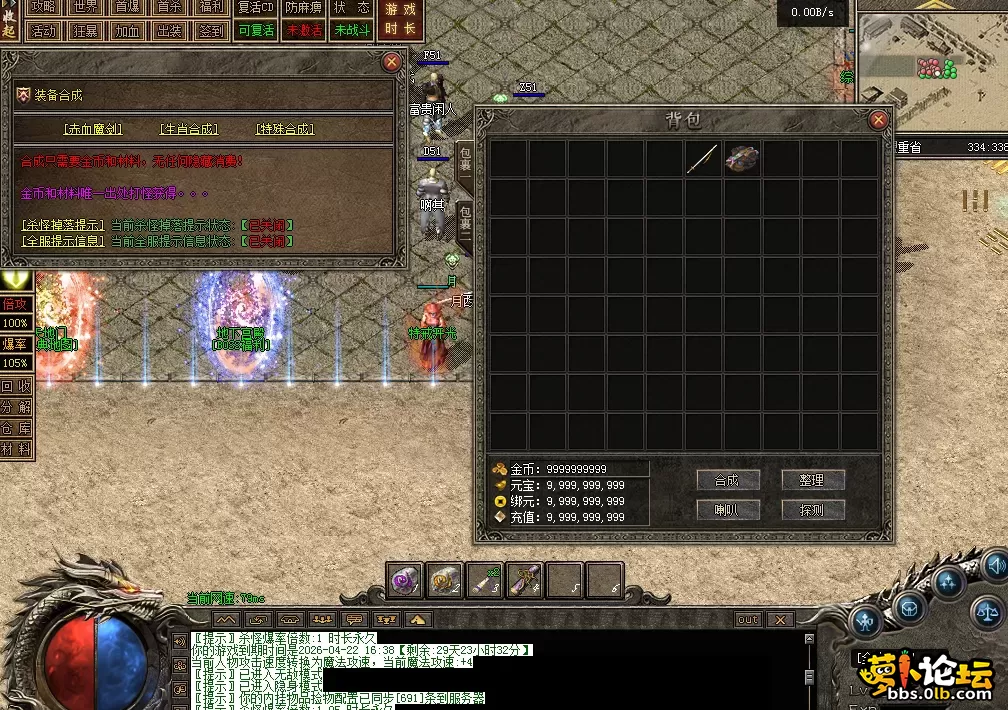The width and height of the screenshot is (1008, 710).
Task: Close the 背包 inventory window
Action: click(878, 120)
